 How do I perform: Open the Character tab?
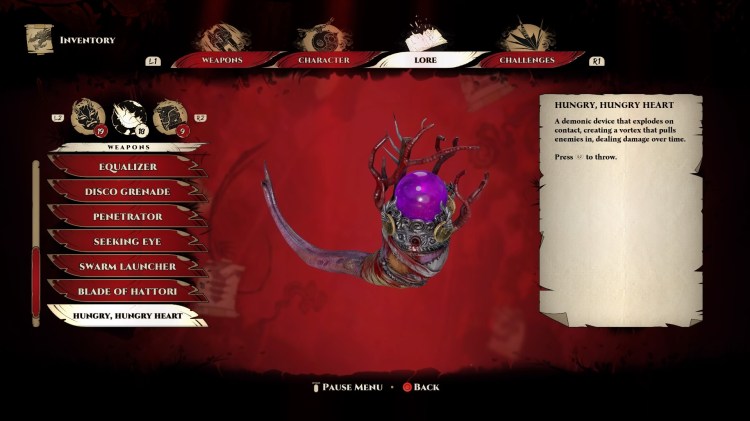[323, 59]
